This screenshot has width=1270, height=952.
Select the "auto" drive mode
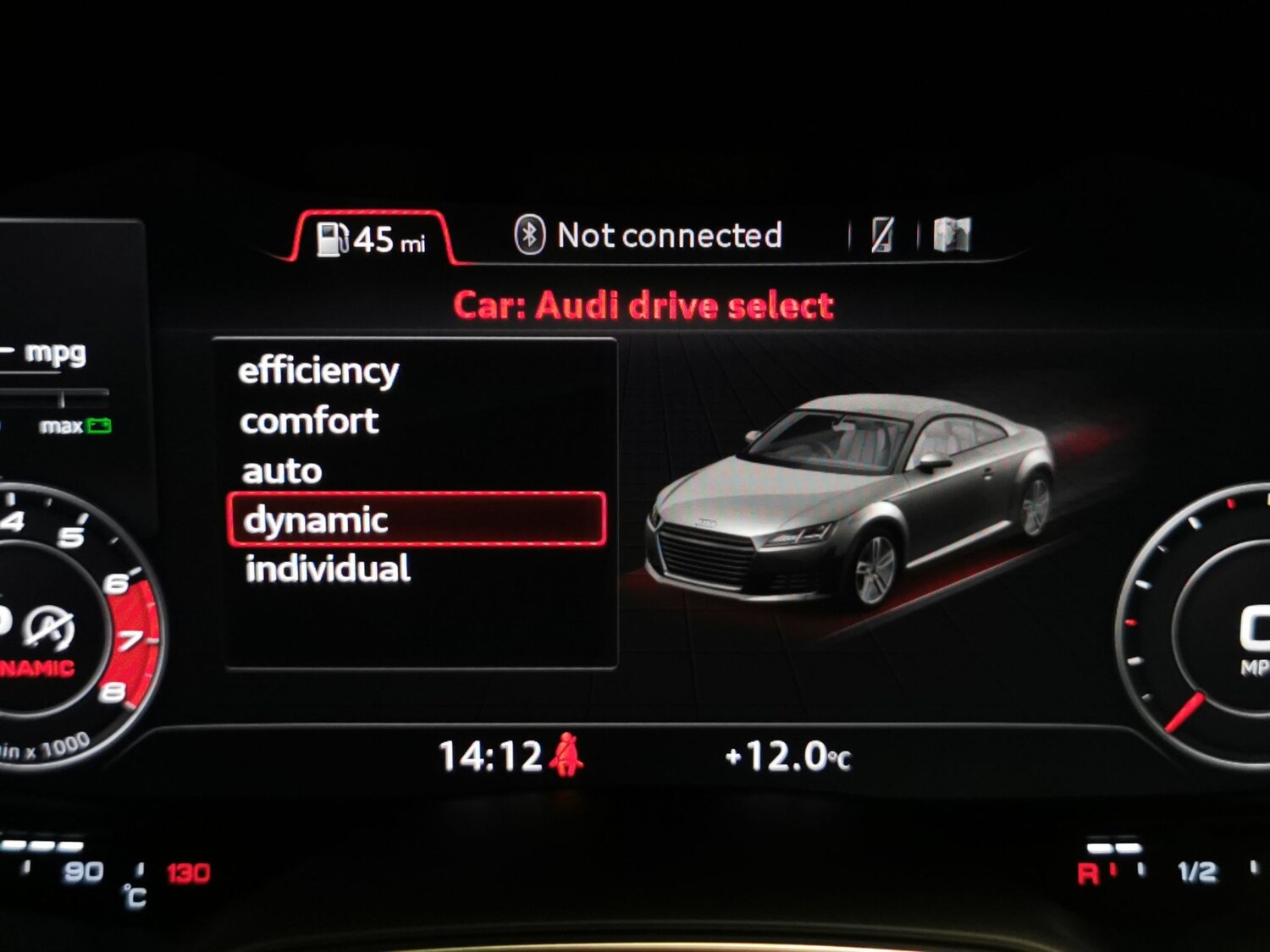(x=282, y=470)
